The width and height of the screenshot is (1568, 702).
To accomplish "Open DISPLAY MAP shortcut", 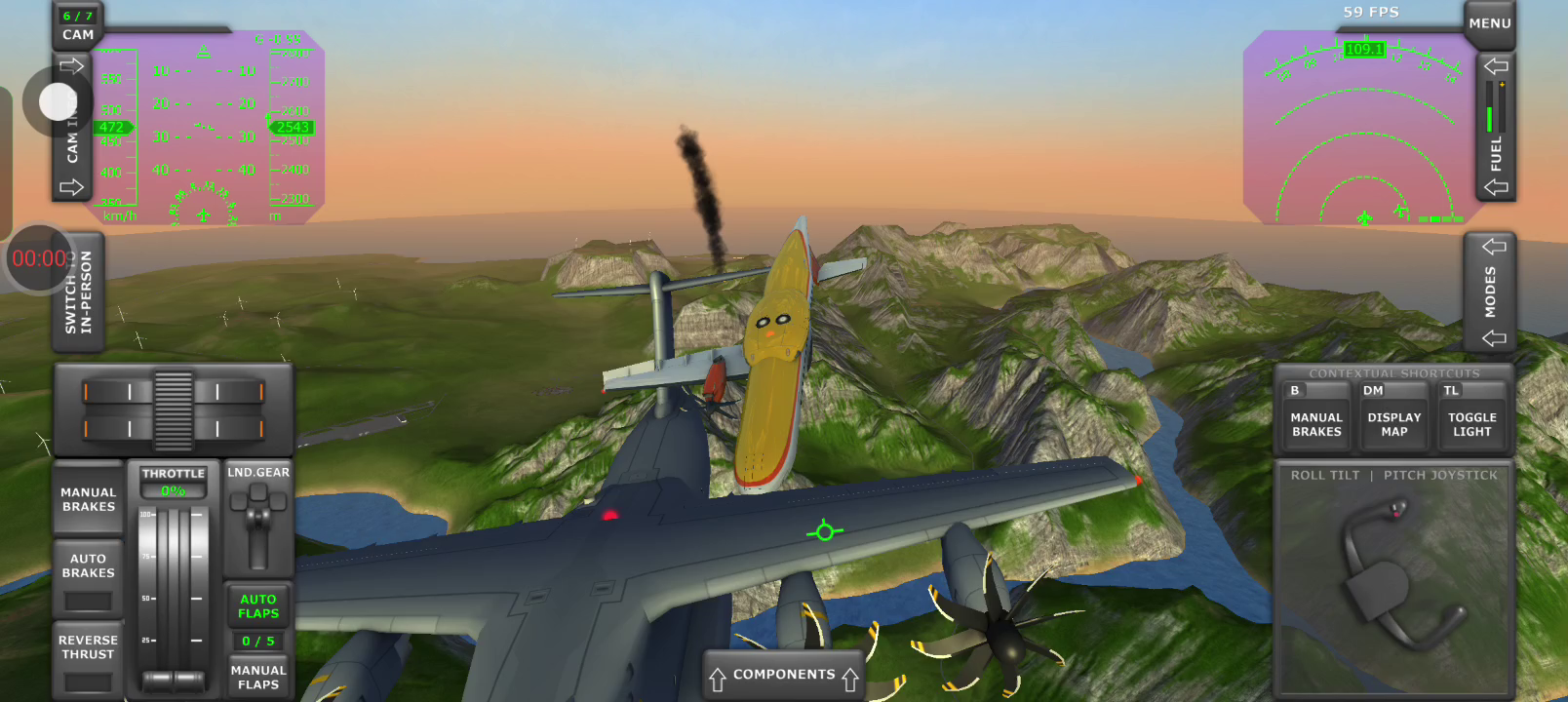I will (1394, 419).
